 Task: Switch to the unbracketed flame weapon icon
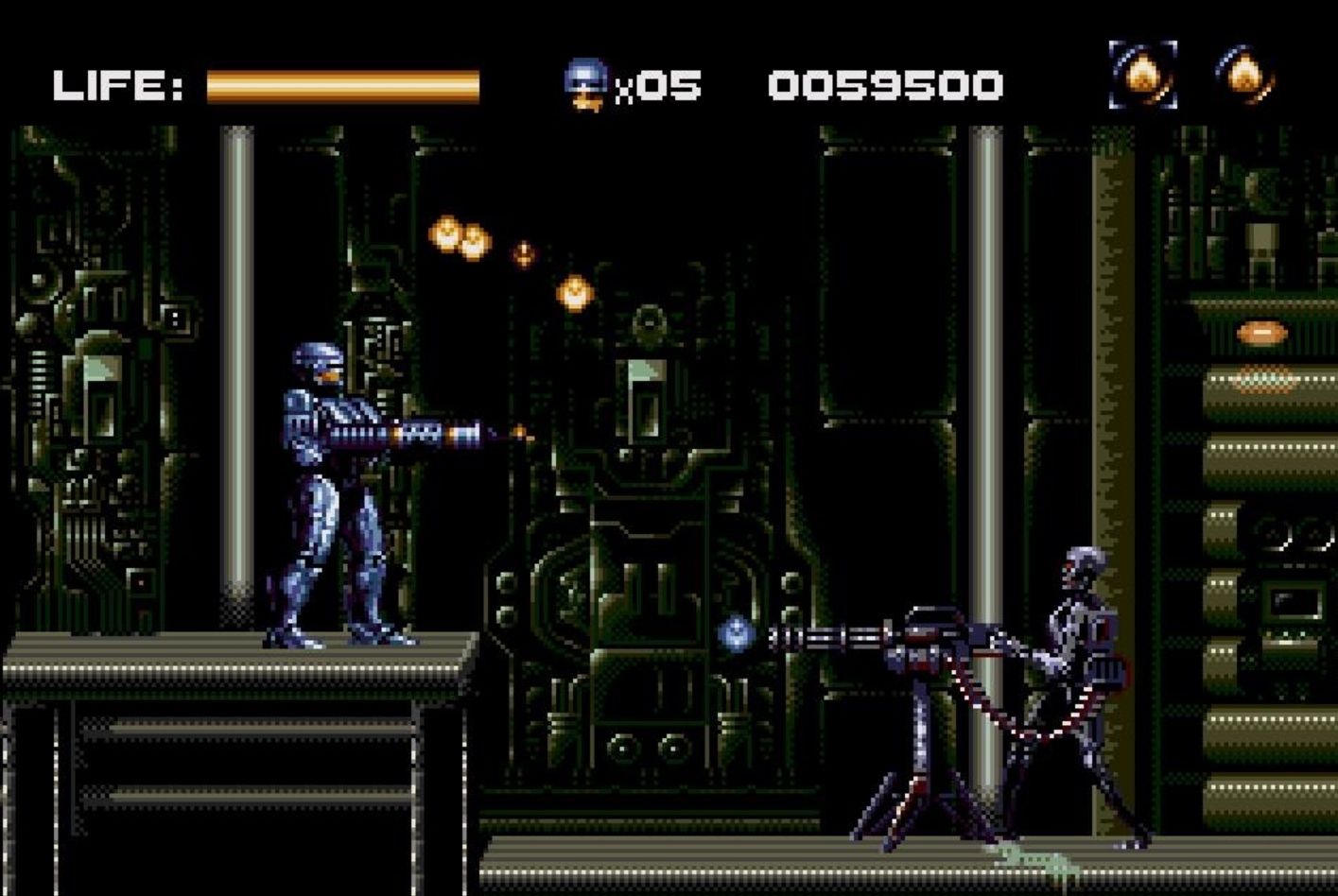click(1244, 75)
